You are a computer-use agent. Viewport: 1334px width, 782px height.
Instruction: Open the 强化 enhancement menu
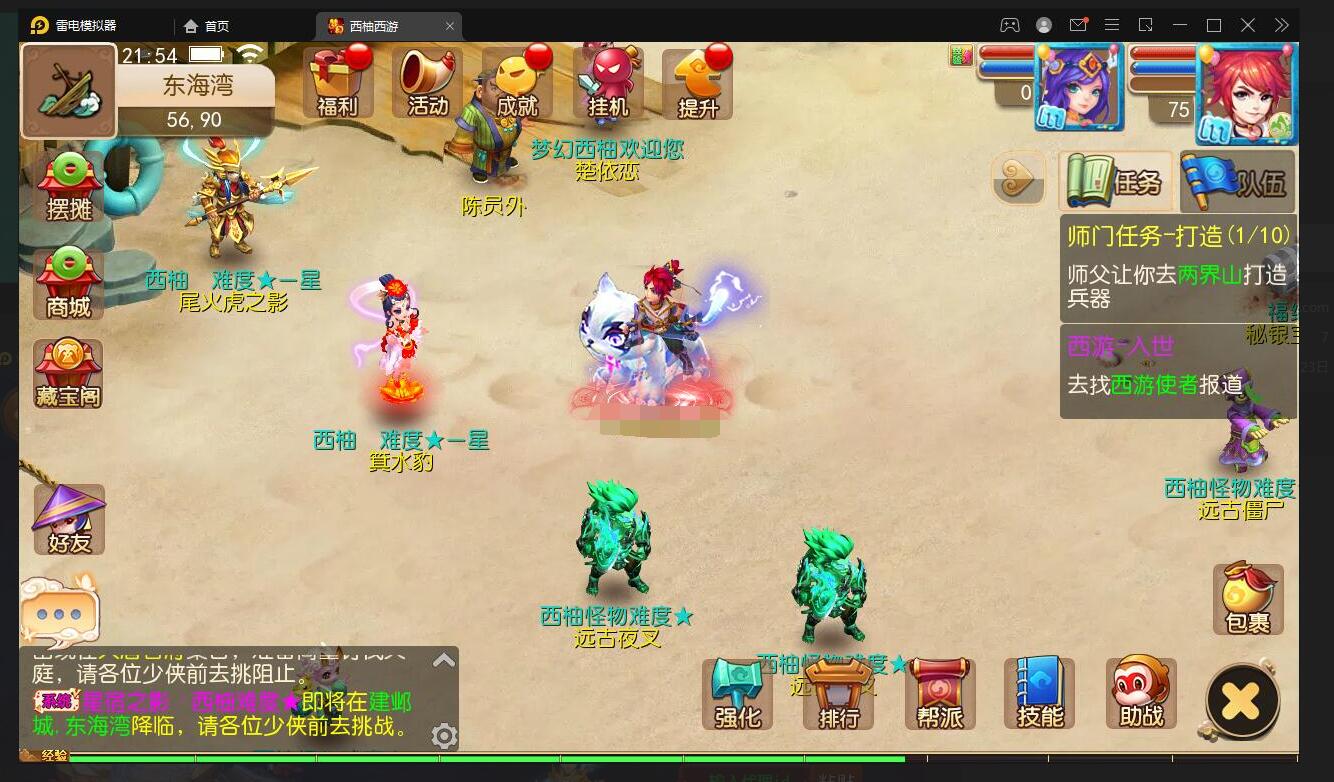click(738, 694)
